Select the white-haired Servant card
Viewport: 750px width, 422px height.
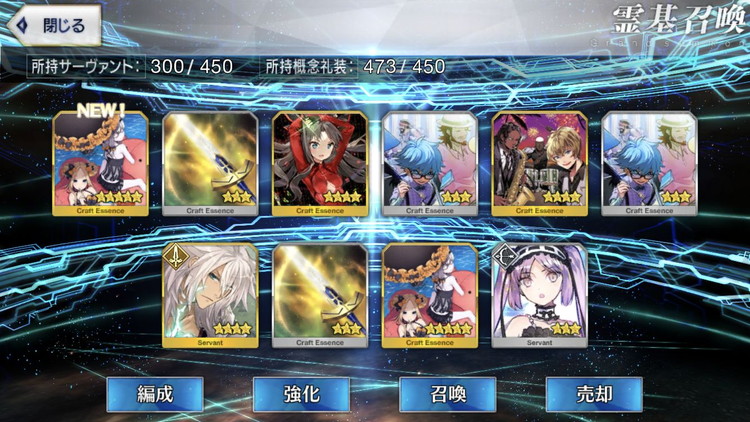(x=210, y=295)
